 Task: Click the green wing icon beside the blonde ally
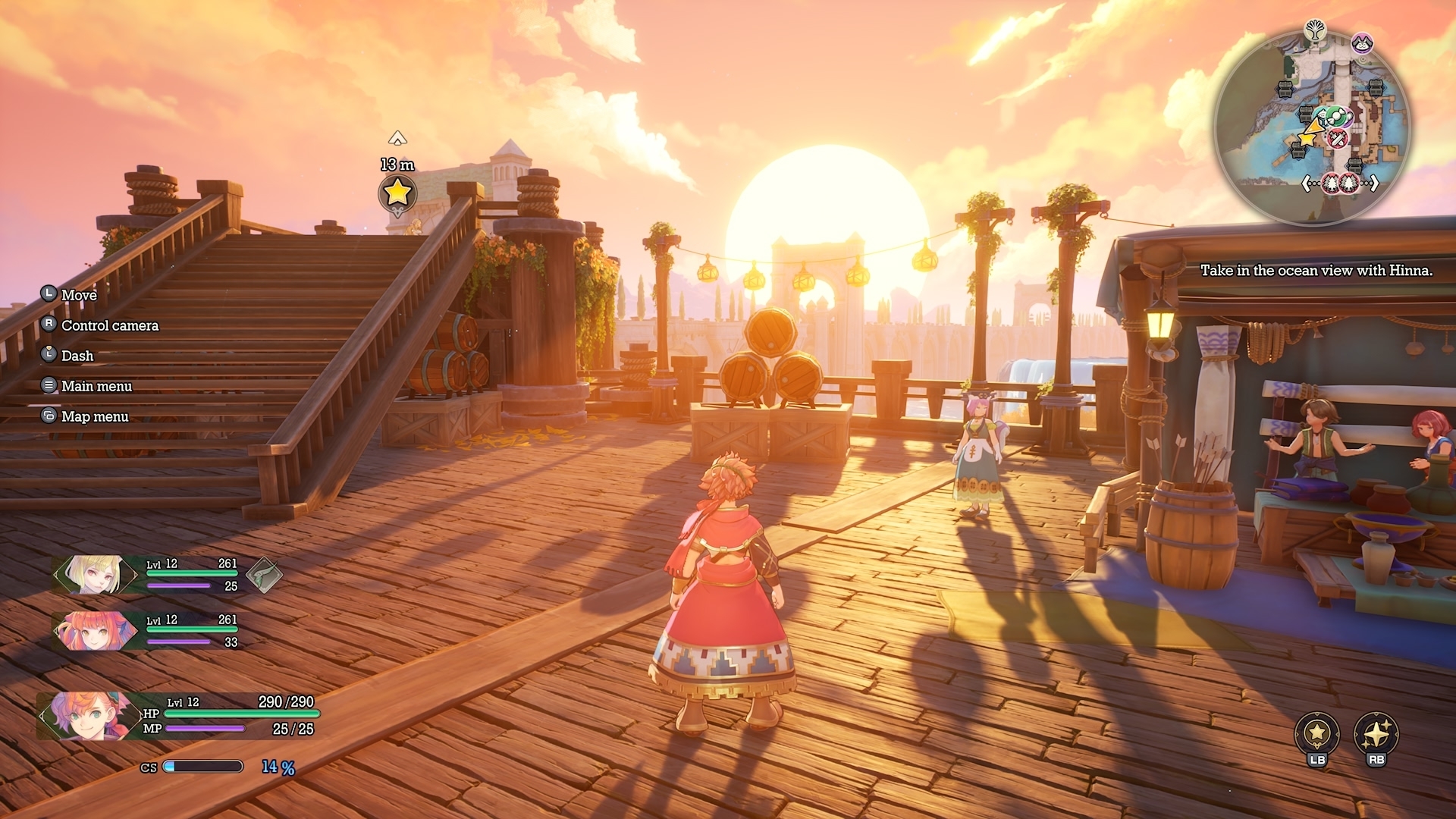[264, 576]
